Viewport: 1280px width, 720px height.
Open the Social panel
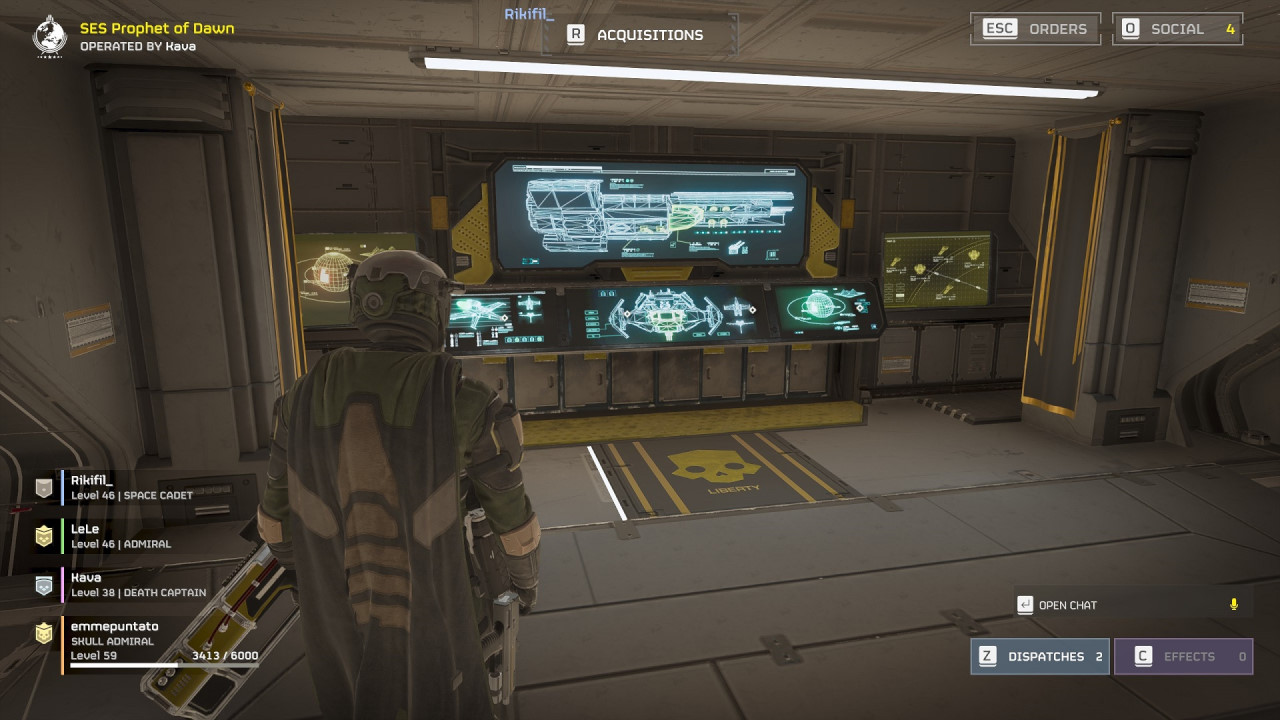tap(1177, 29)
